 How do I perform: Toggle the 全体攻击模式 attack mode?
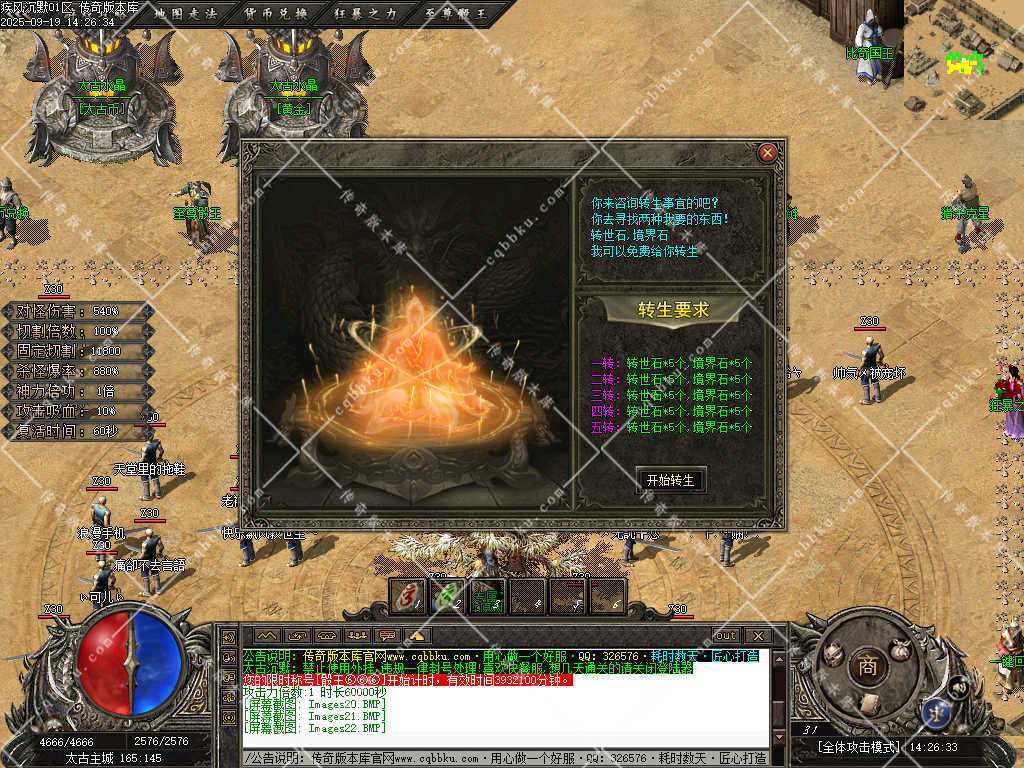point(858,747)
